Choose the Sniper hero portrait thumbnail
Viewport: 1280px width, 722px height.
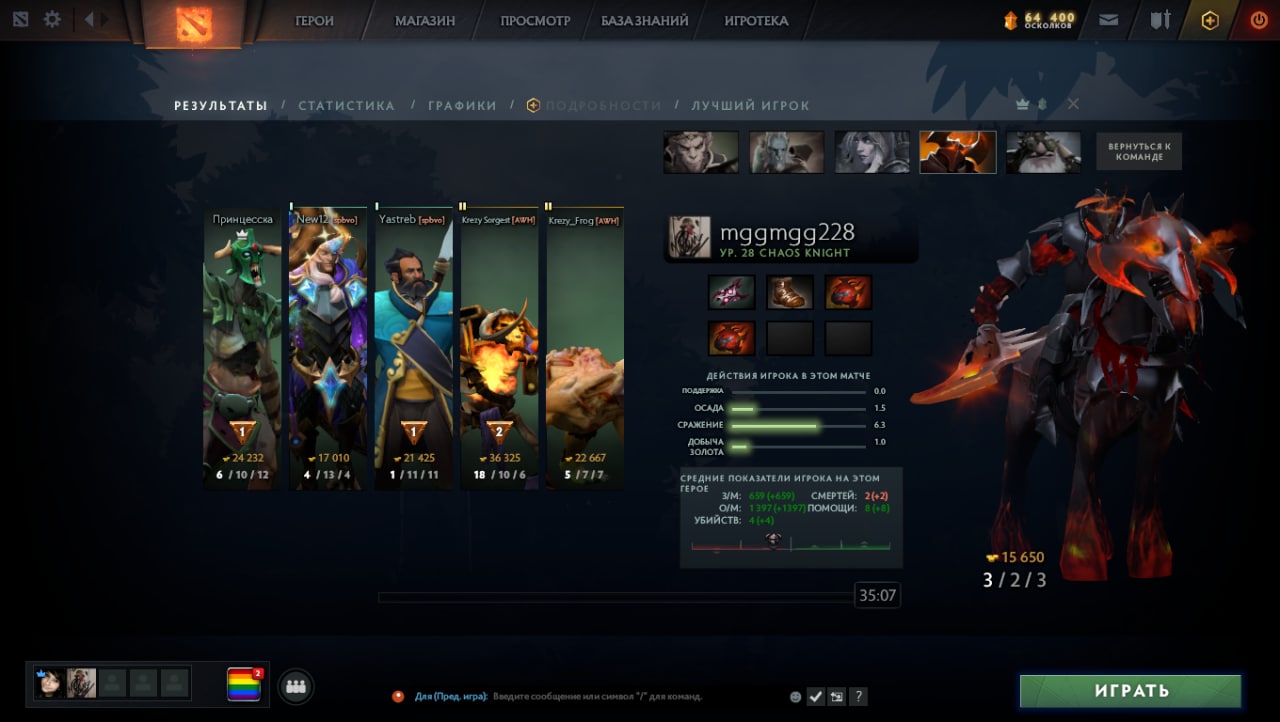click(1043, 152)
